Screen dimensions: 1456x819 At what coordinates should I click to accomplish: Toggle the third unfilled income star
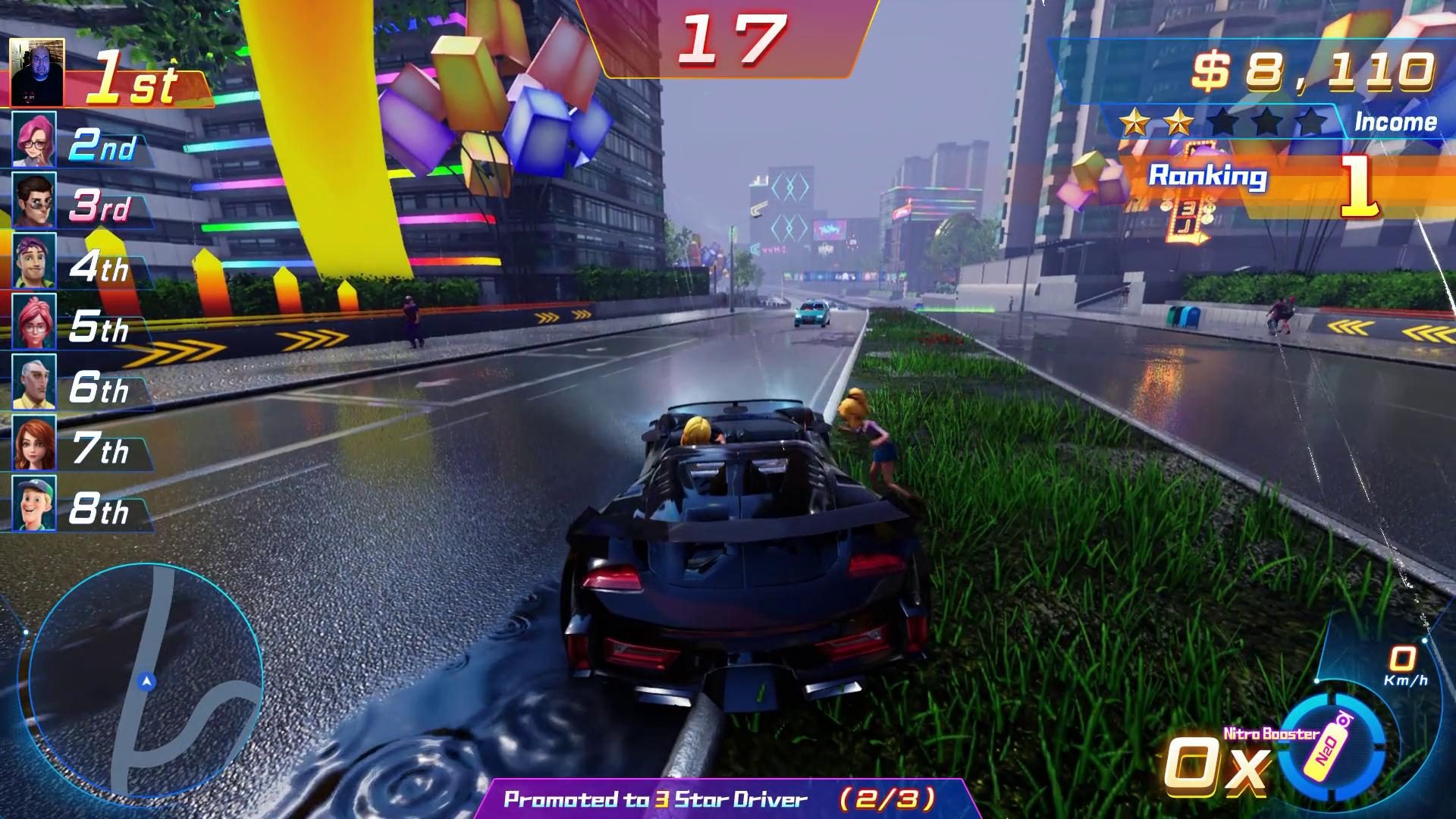pos(1223,119)
